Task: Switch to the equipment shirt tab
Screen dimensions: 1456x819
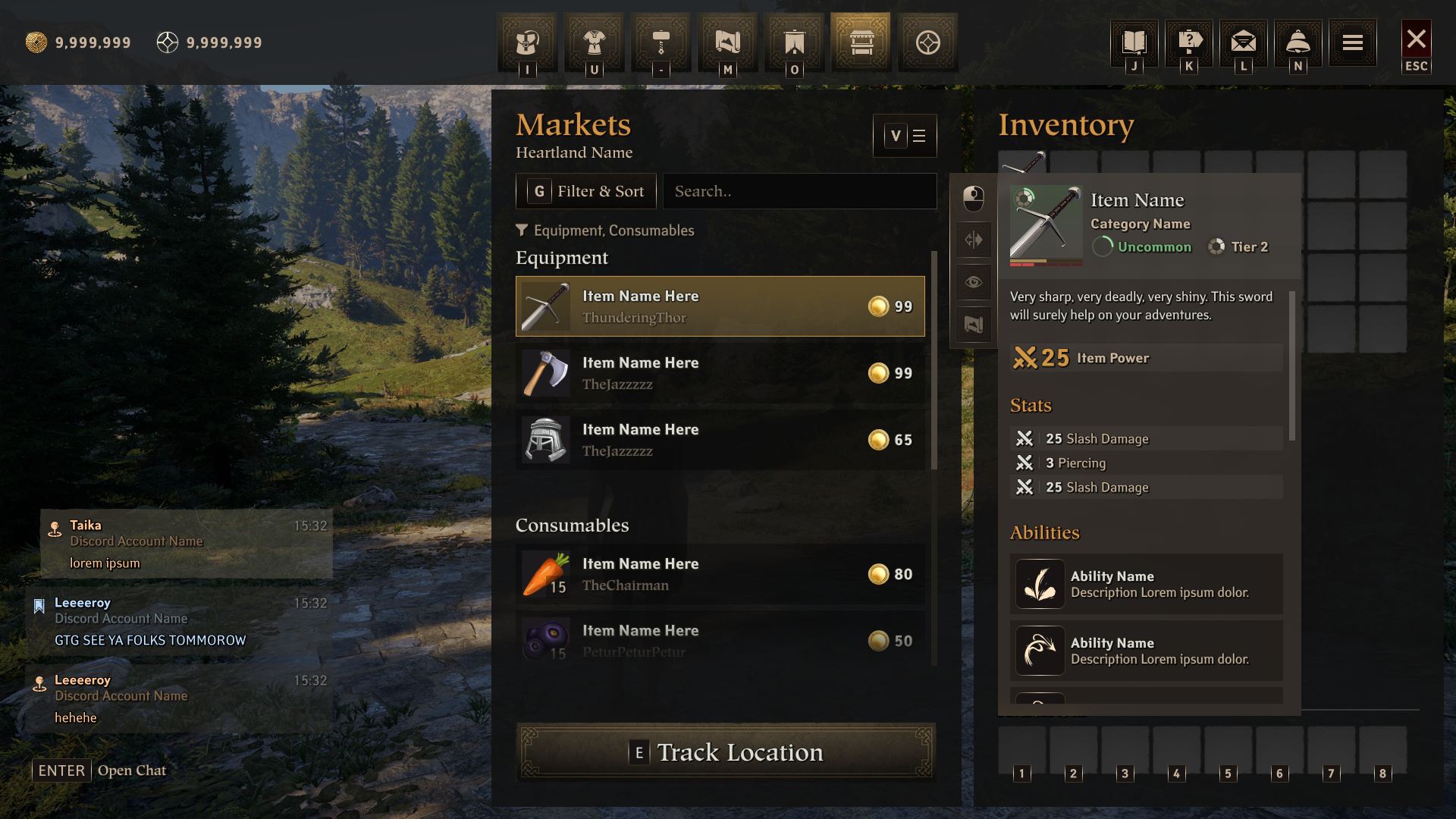Action: pos(594,42)
